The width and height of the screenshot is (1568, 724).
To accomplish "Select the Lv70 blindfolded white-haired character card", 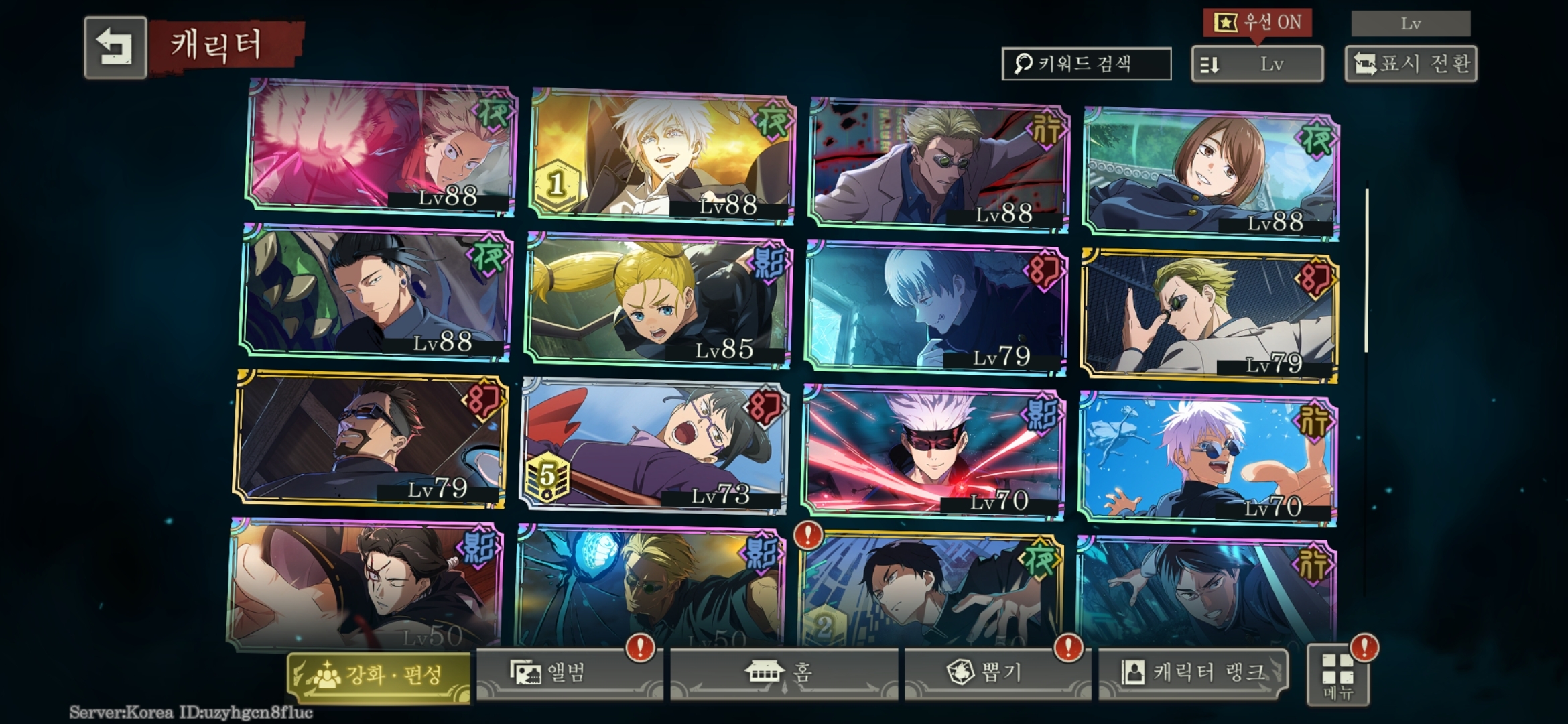I will (x=934, y=453).
